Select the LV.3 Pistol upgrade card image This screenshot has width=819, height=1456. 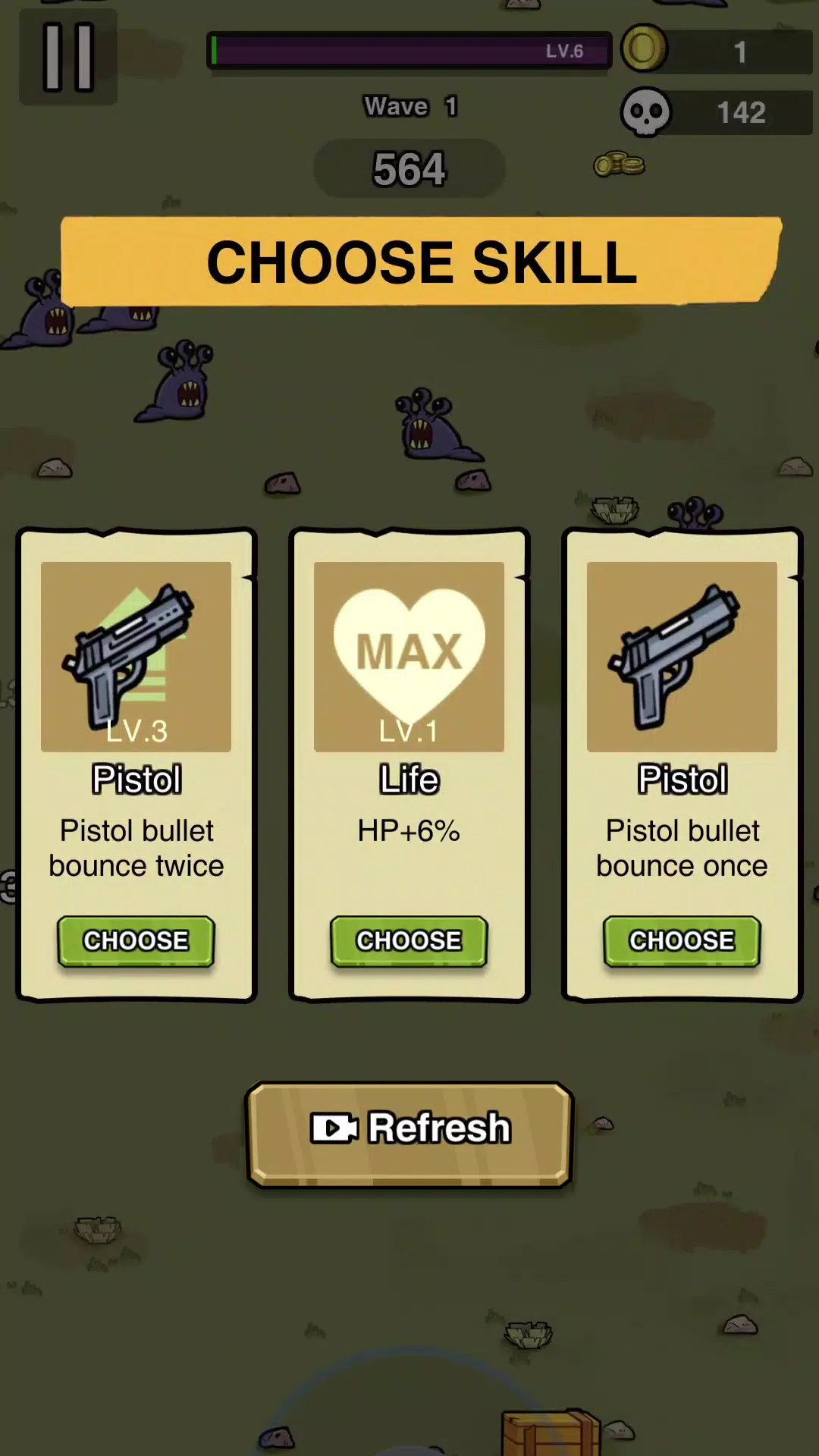136,657
